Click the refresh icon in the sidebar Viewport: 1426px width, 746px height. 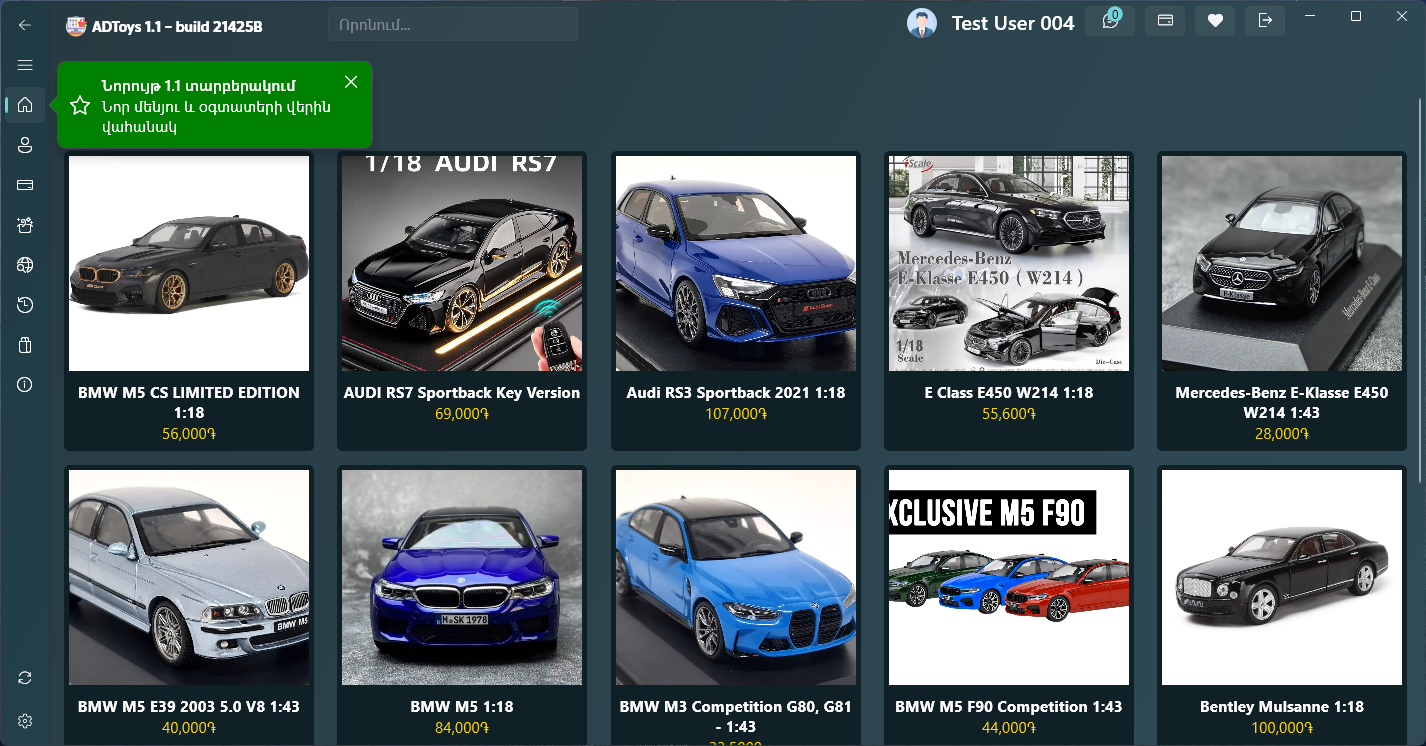click(25, 678)
